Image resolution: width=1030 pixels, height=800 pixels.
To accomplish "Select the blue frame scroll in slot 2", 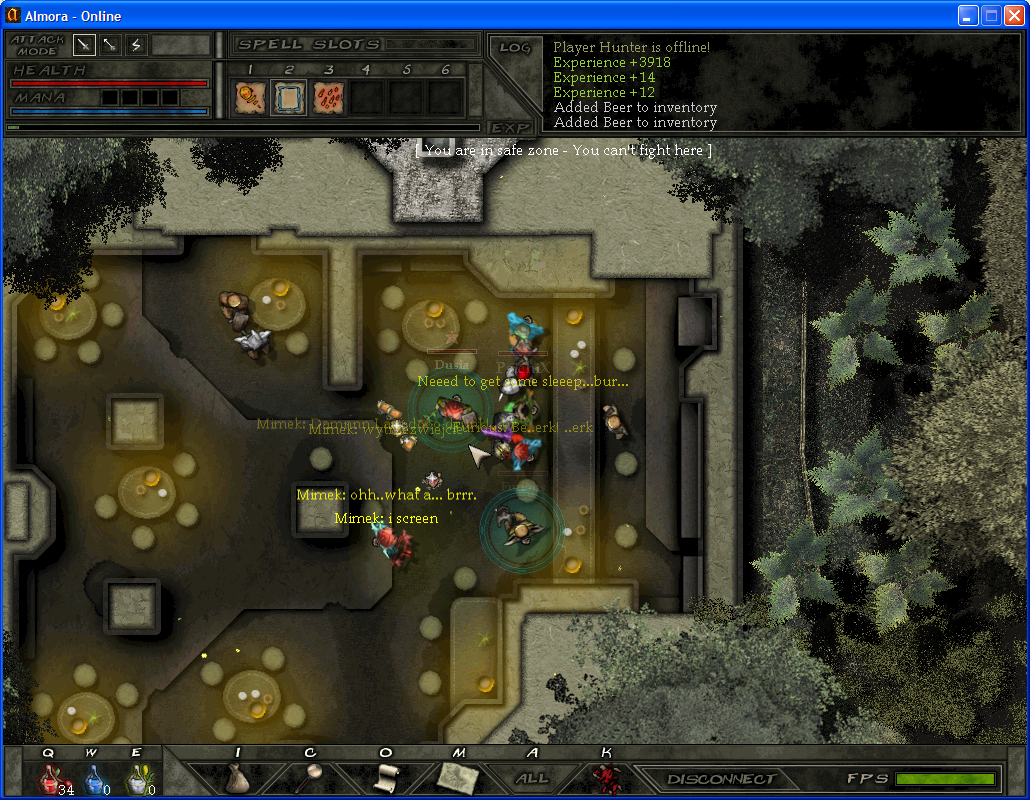I will [289, 97].
